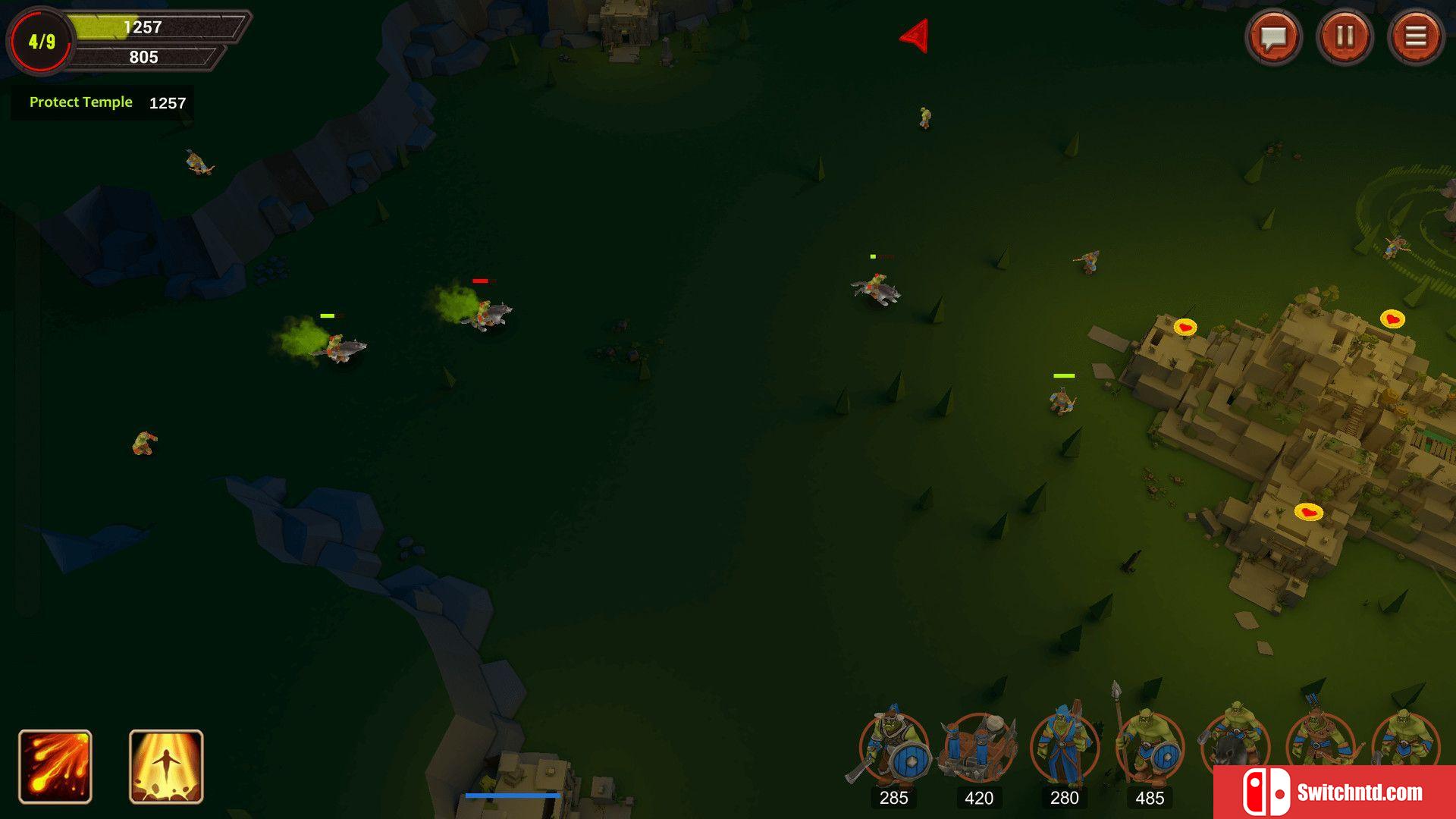Activate the golden light figure ability
Screen dimensions: 1456x819
click(x=166, y=767)
